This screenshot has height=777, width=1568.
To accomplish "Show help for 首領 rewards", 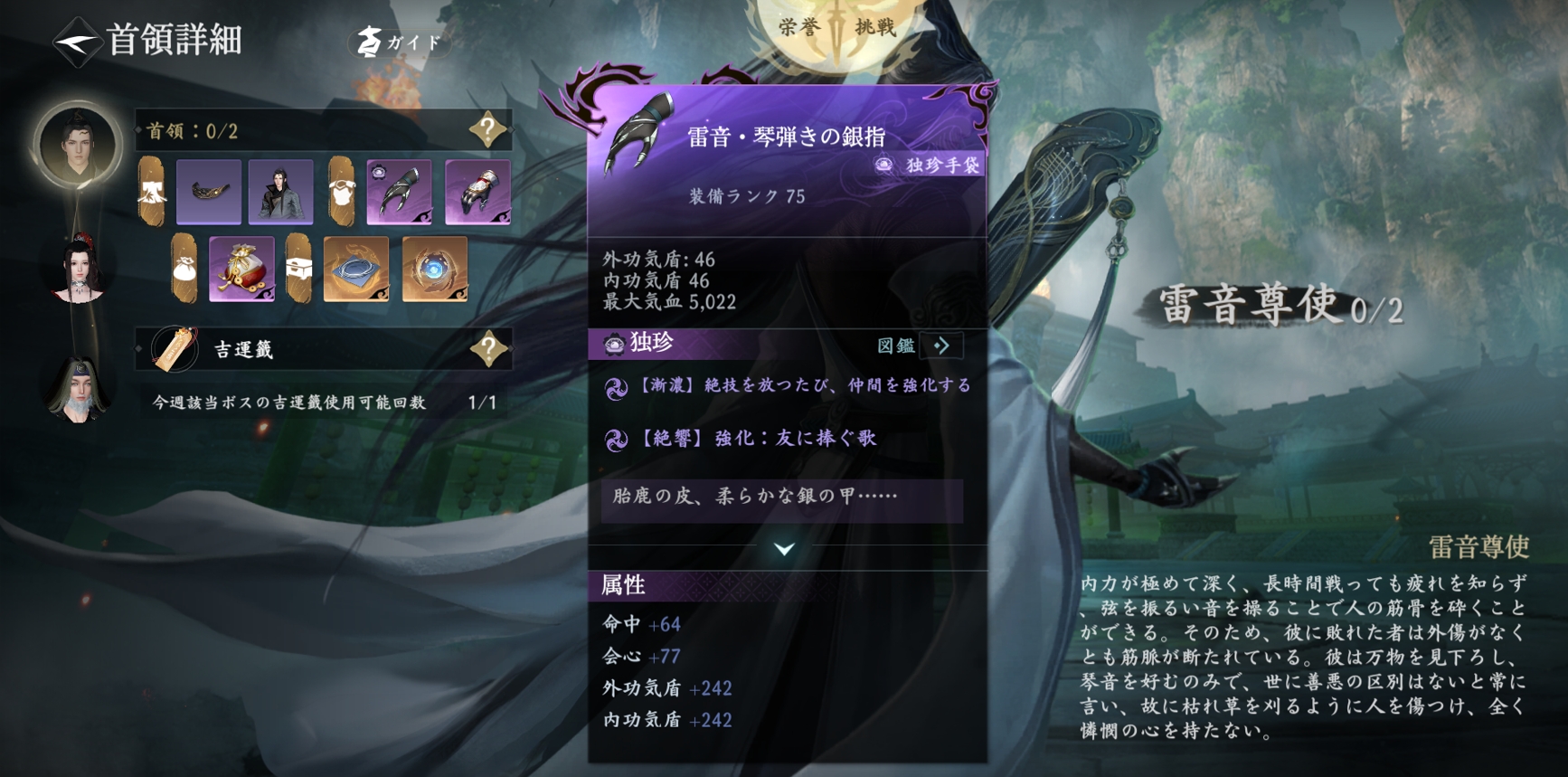I will tap(487, 130).
